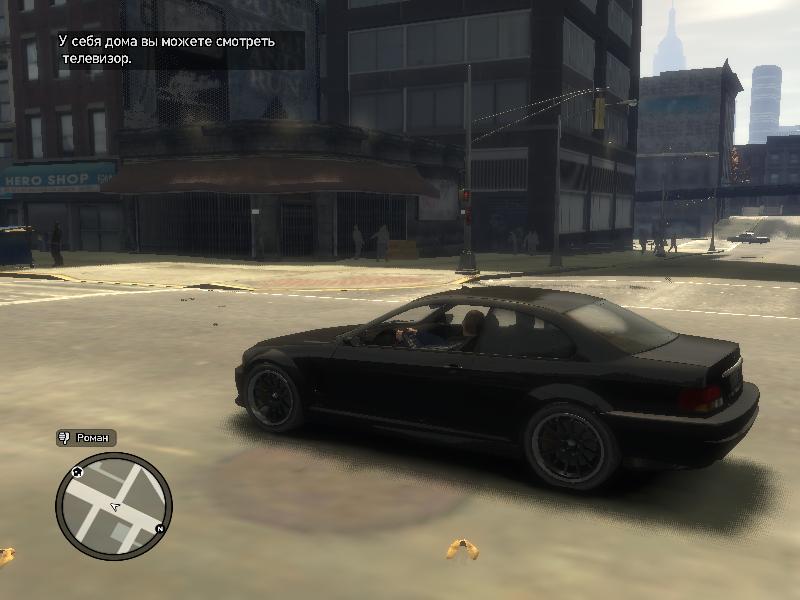The height and width of the screenshot is (600, 800).
Task: Click the Роман thumbs-down notification
Action: coord(86,438)
